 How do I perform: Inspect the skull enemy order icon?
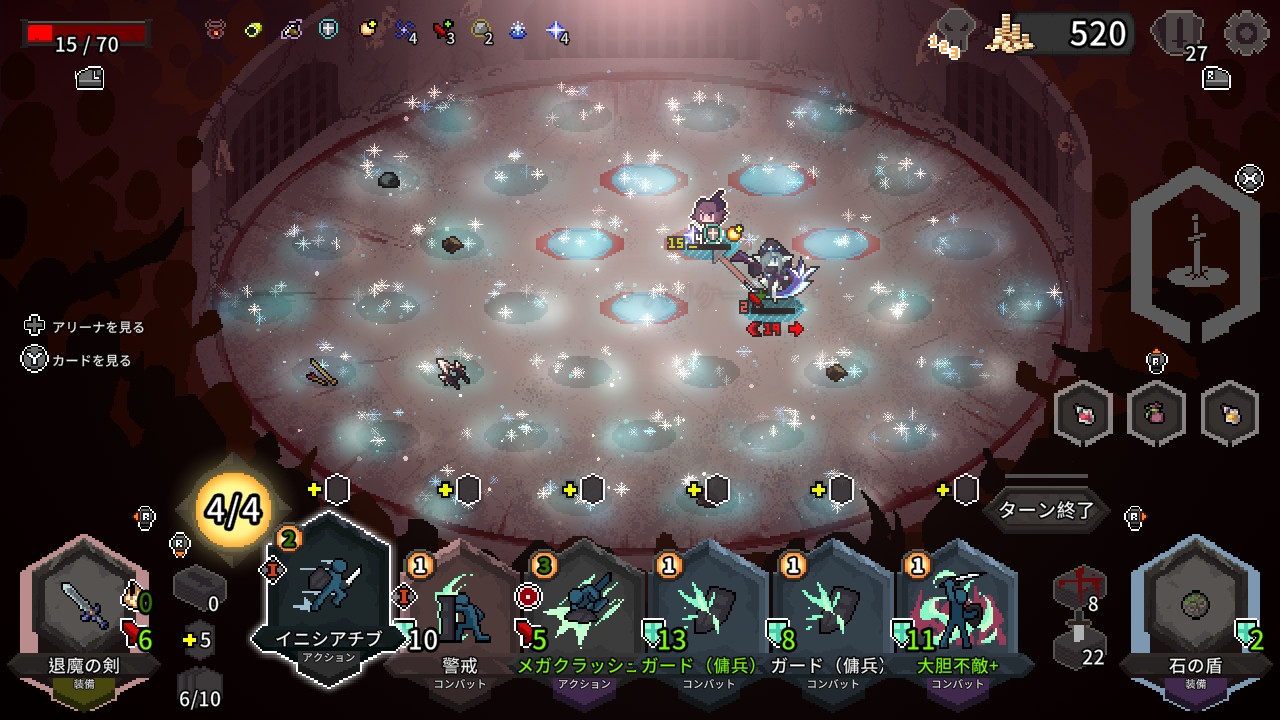point(953,32)
